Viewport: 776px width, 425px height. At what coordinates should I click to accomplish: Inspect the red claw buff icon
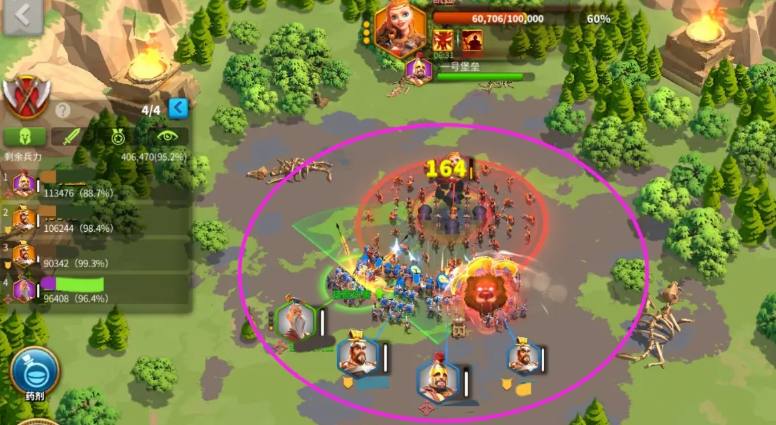click(443, 41)
